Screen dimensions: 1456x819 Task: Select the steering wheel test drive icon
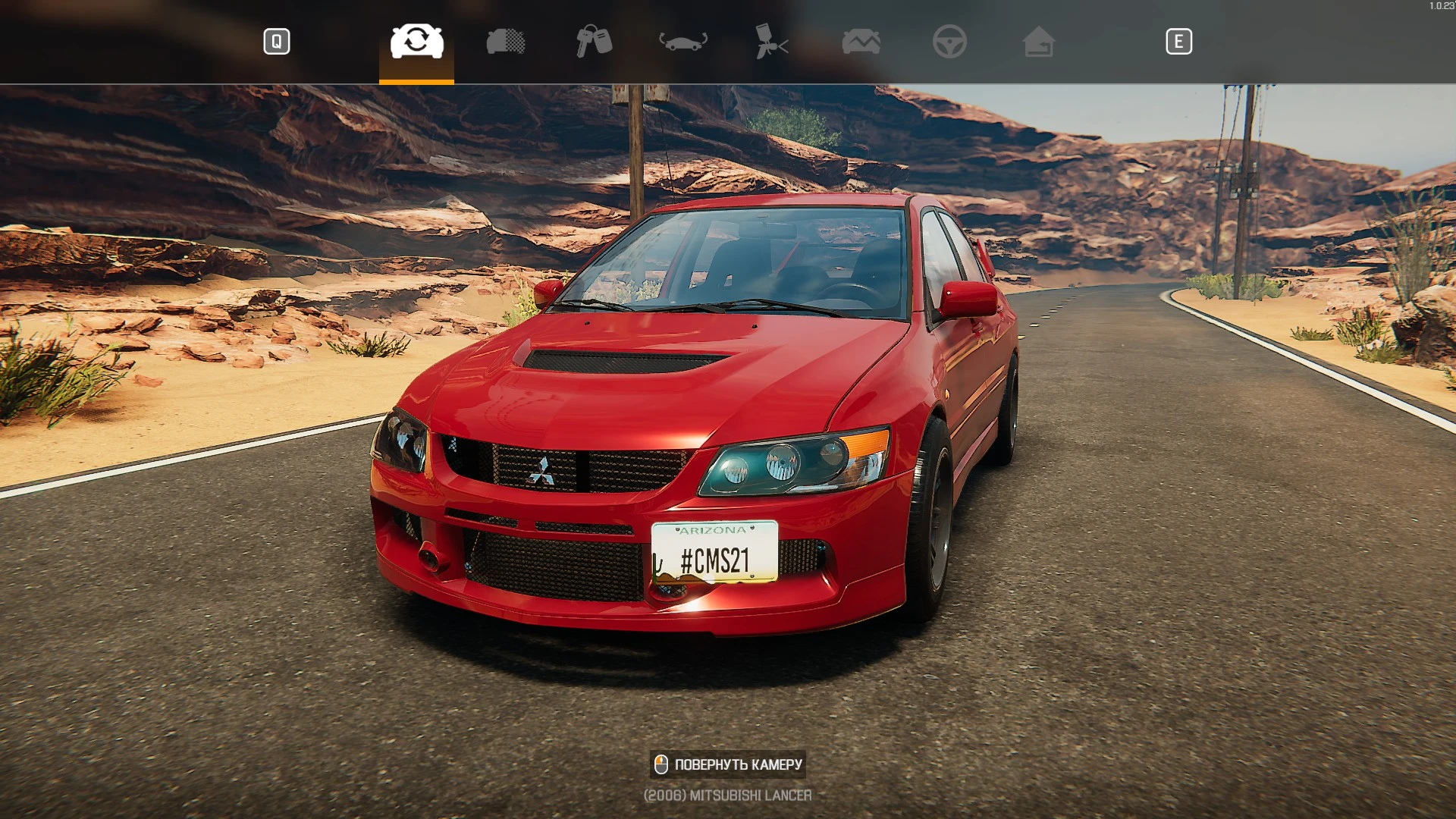(950, 42)
